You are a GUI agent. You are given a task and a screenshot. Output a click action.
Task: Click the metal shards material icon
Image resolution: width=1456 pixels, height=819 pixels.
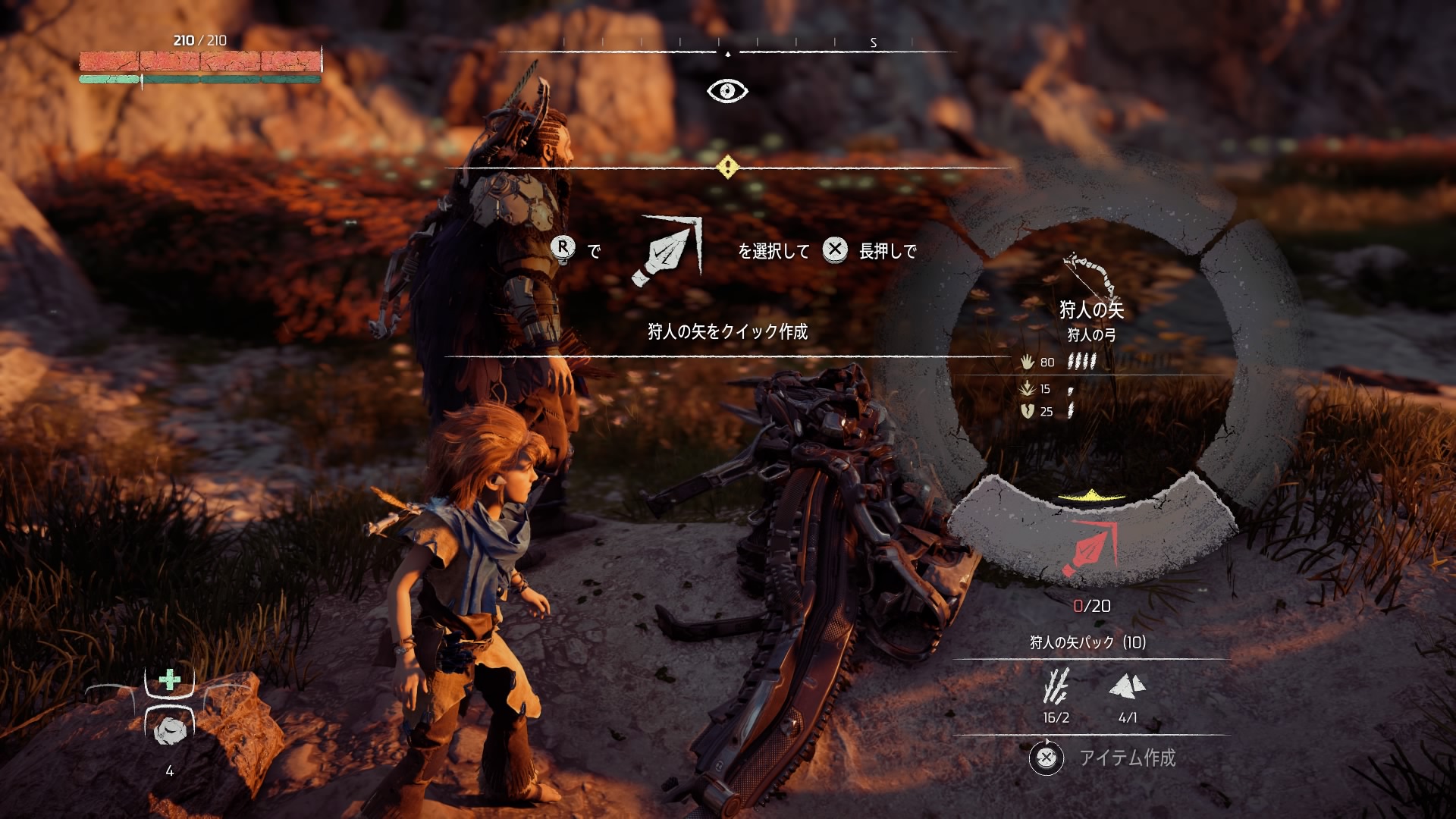pos(1127,687)
